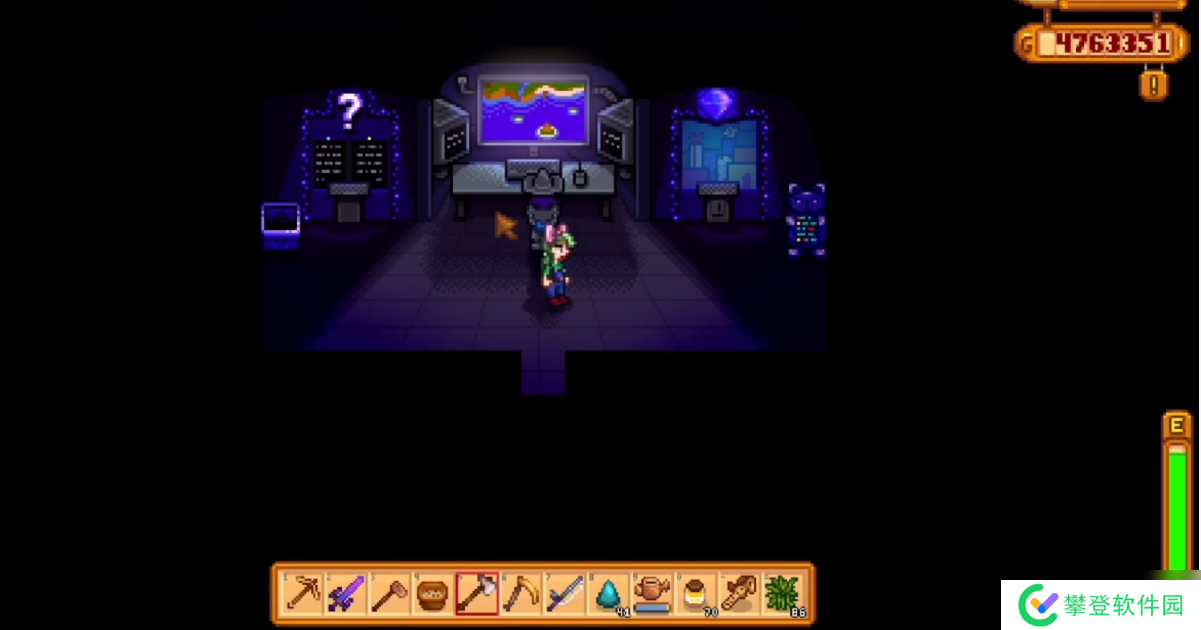Equip the purple galaxy sword
The image size is (1201, 630).
346,594
